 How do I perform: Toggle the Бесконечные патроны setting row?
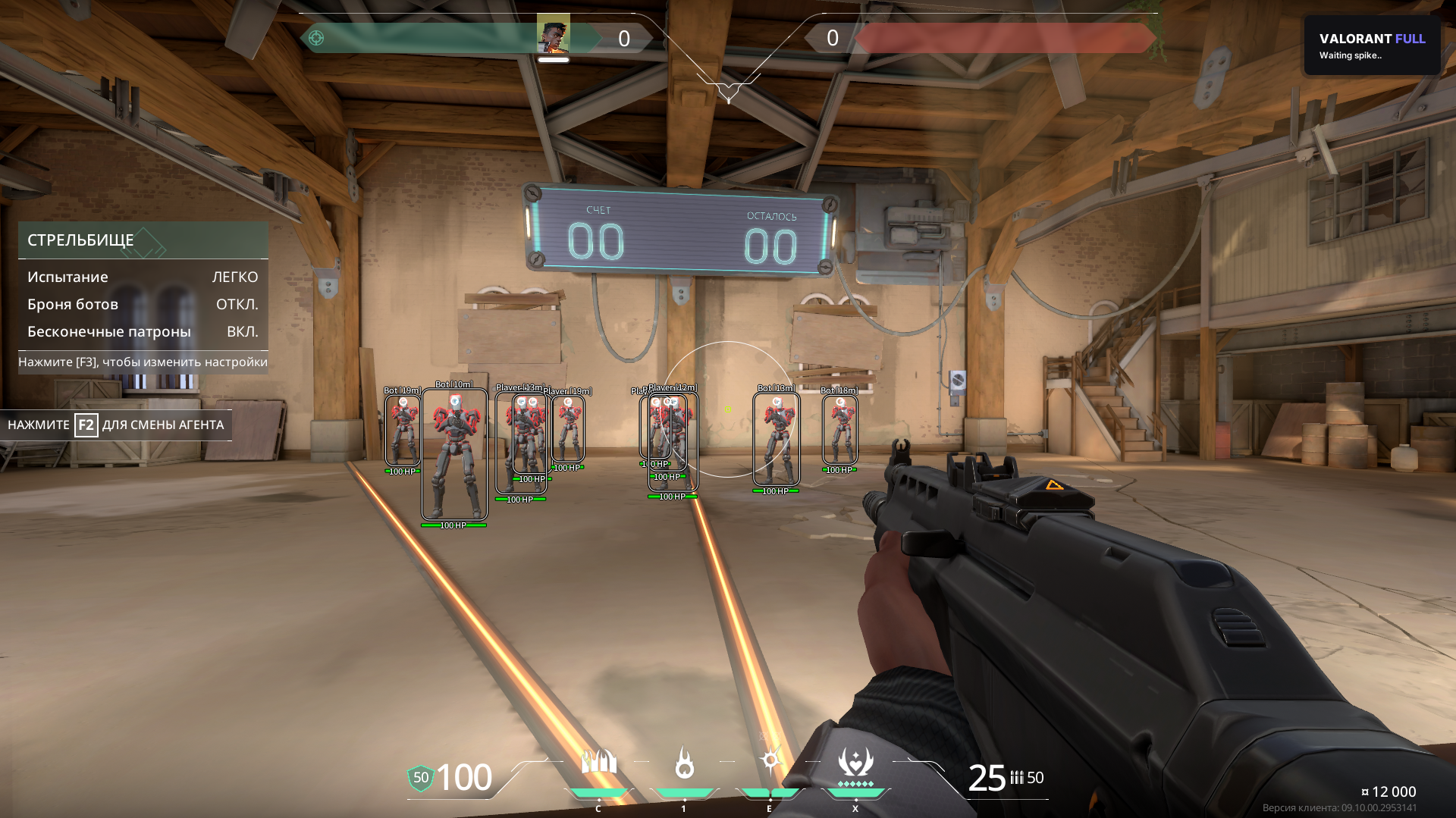click(143, 331)
